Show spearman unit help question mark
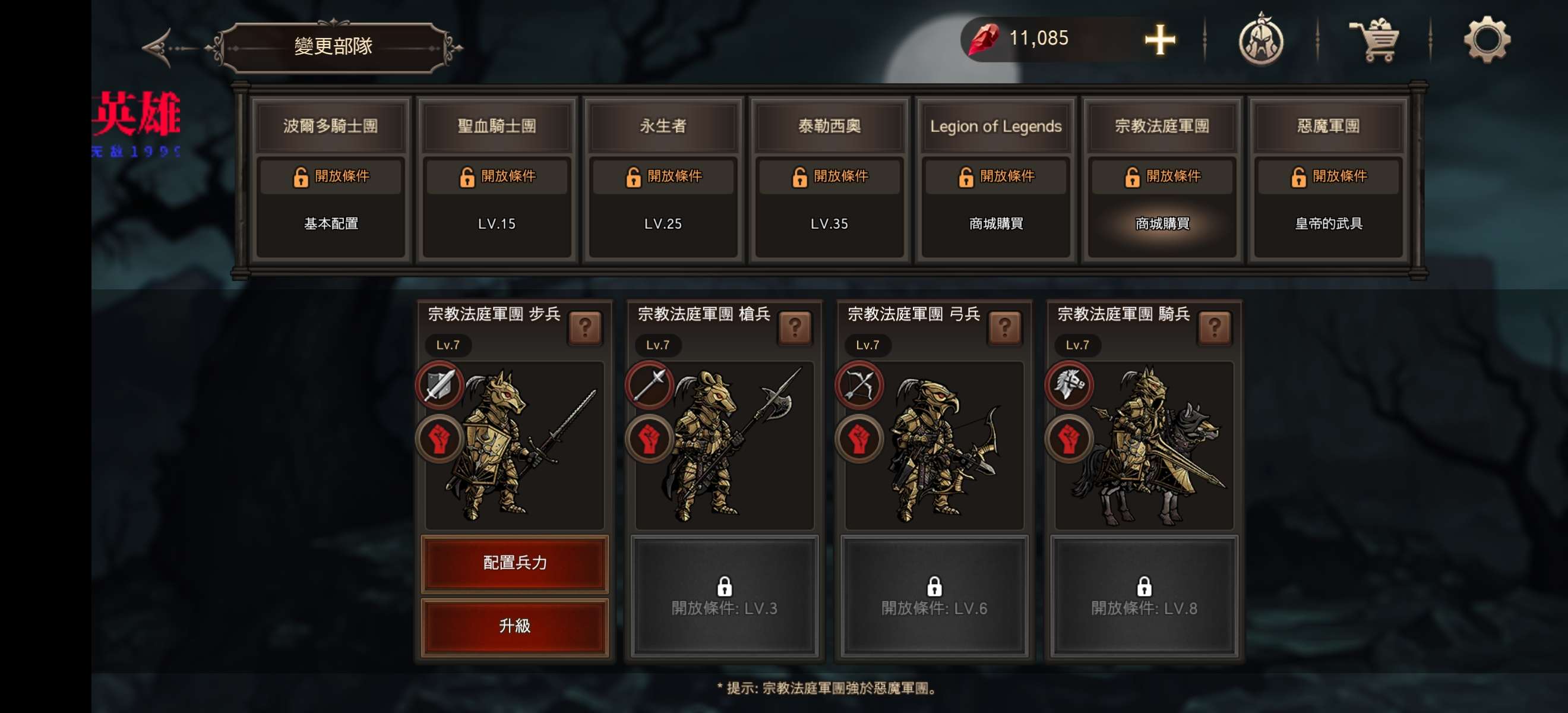 pyautogui.click(x=795, y=328)
